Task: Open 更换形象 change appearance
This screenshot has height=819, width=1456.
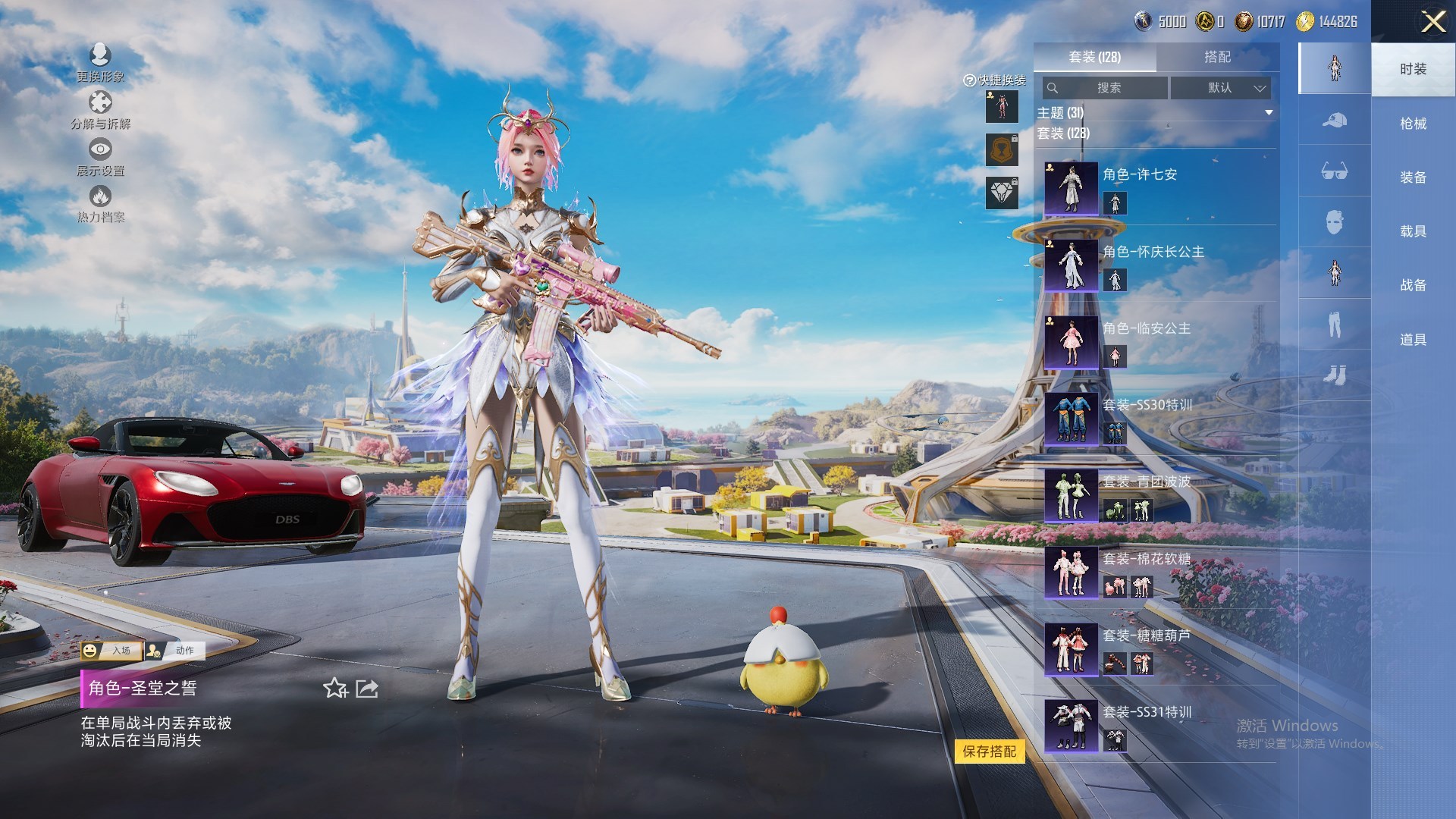Action: tap(100, 62)
